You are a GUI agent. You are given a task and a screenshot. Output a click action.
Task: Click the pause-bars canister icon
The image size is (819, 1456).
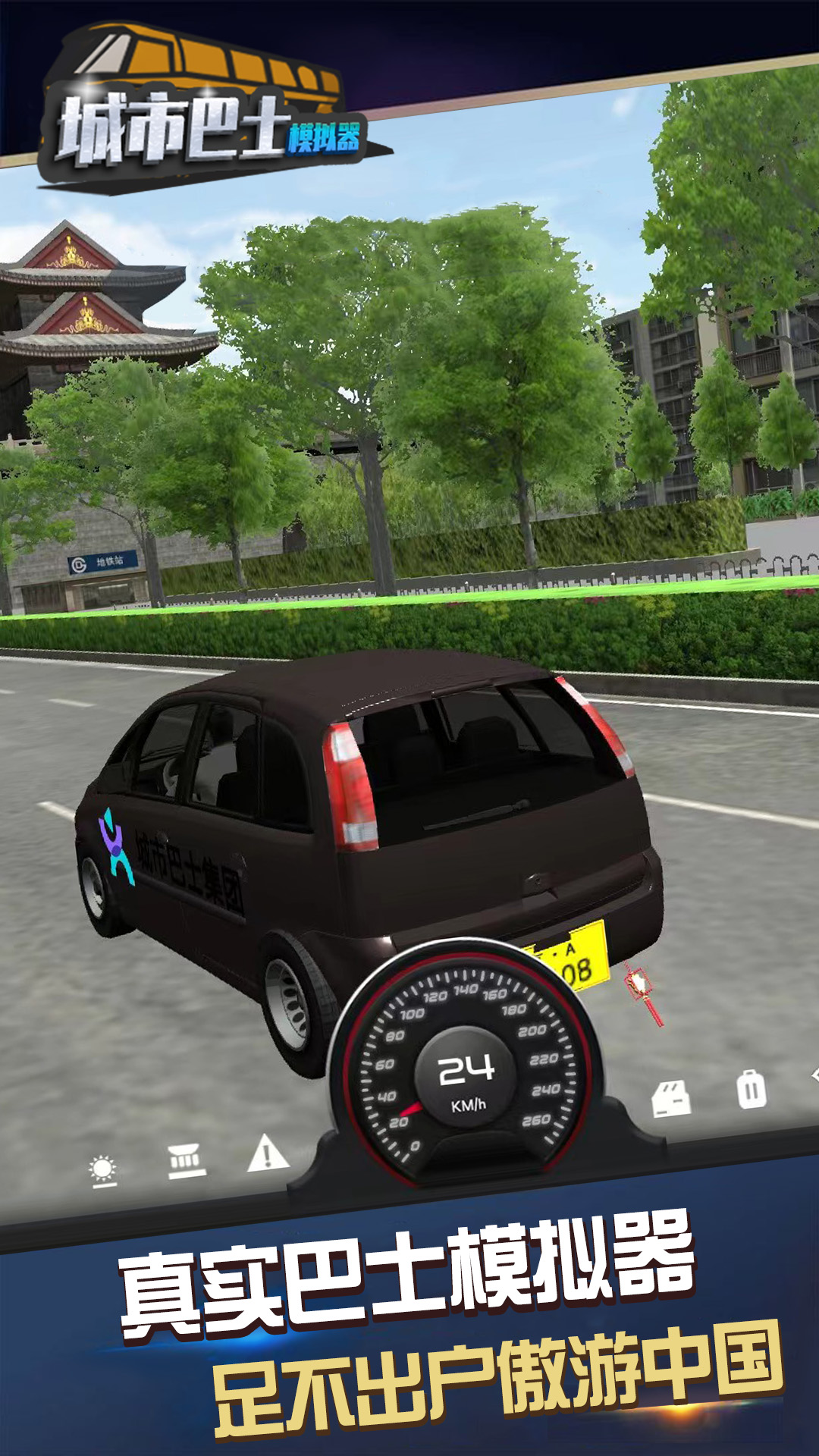tap(751, 1090)
